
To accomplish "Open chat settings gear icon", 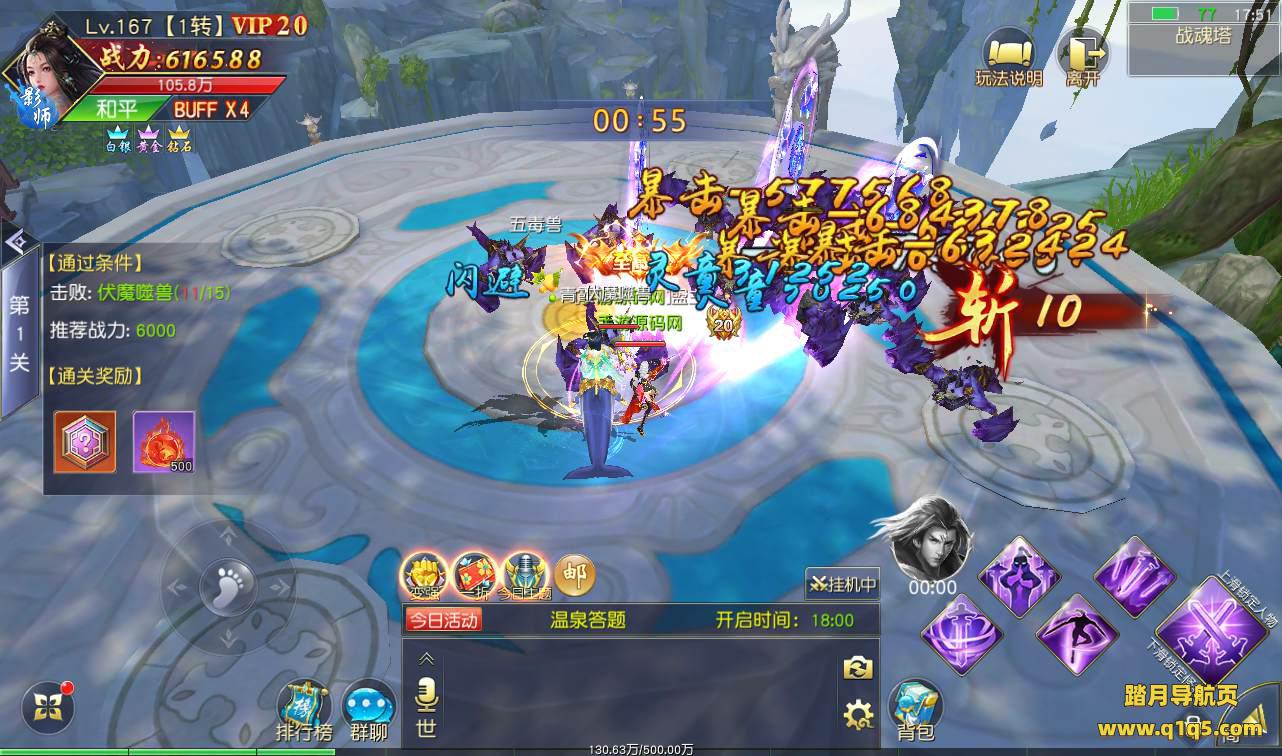I will (x=857, y=714).
